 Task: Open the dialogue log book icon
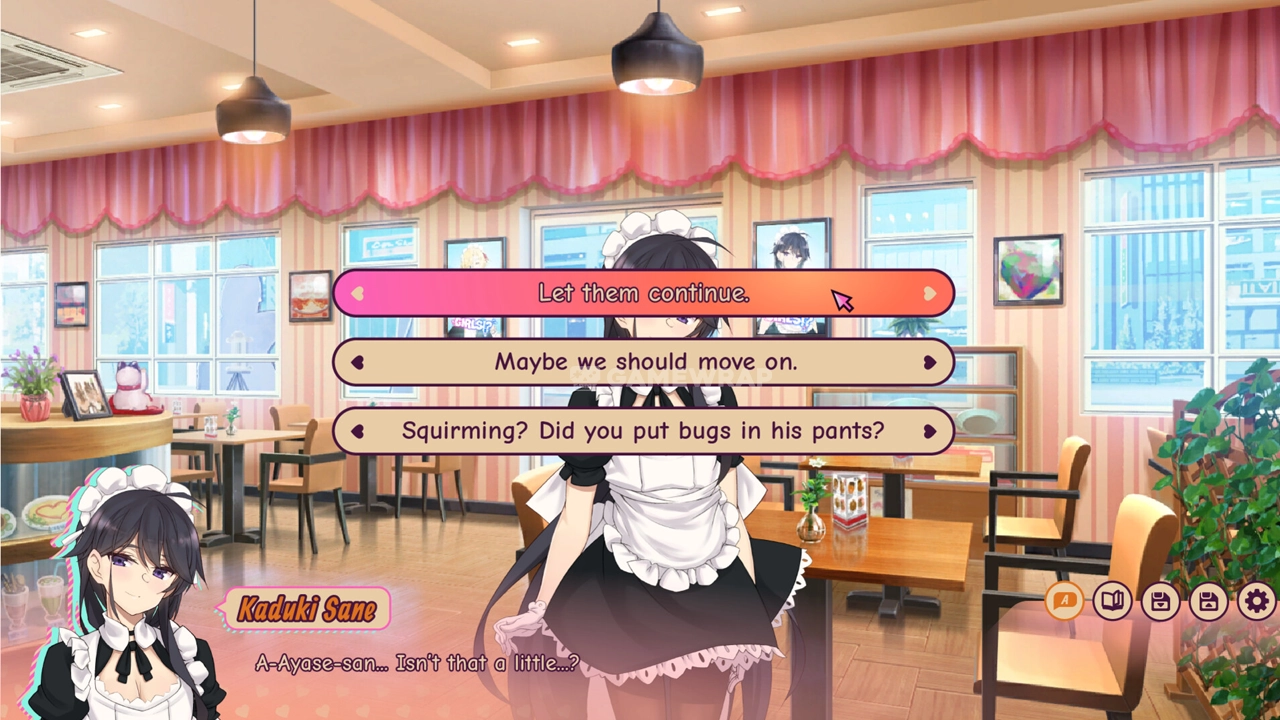coord(1112,601)
